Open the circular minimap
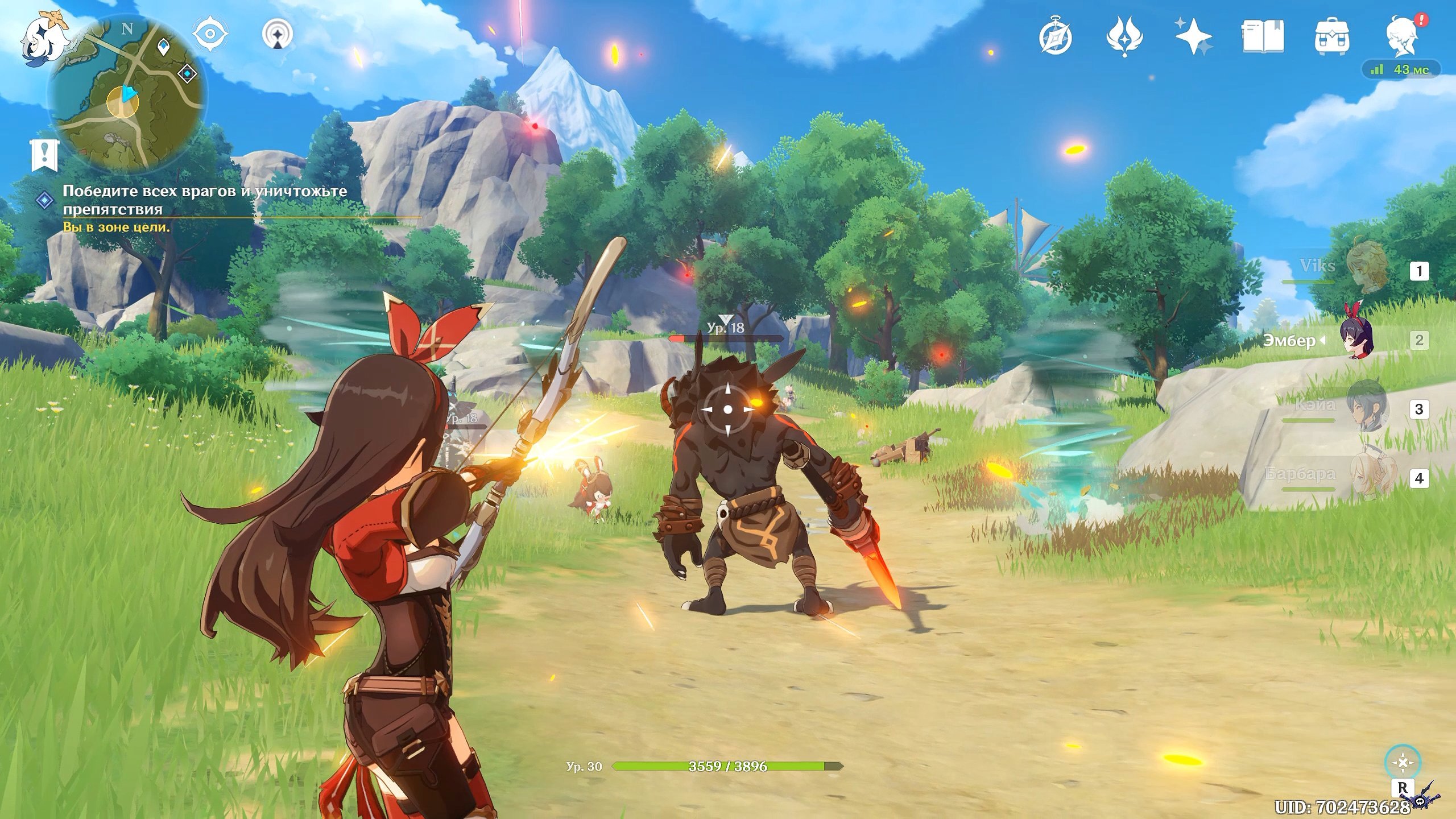Image resolution: width=1456 pixels, height=819 pixels. pos(126,92)
